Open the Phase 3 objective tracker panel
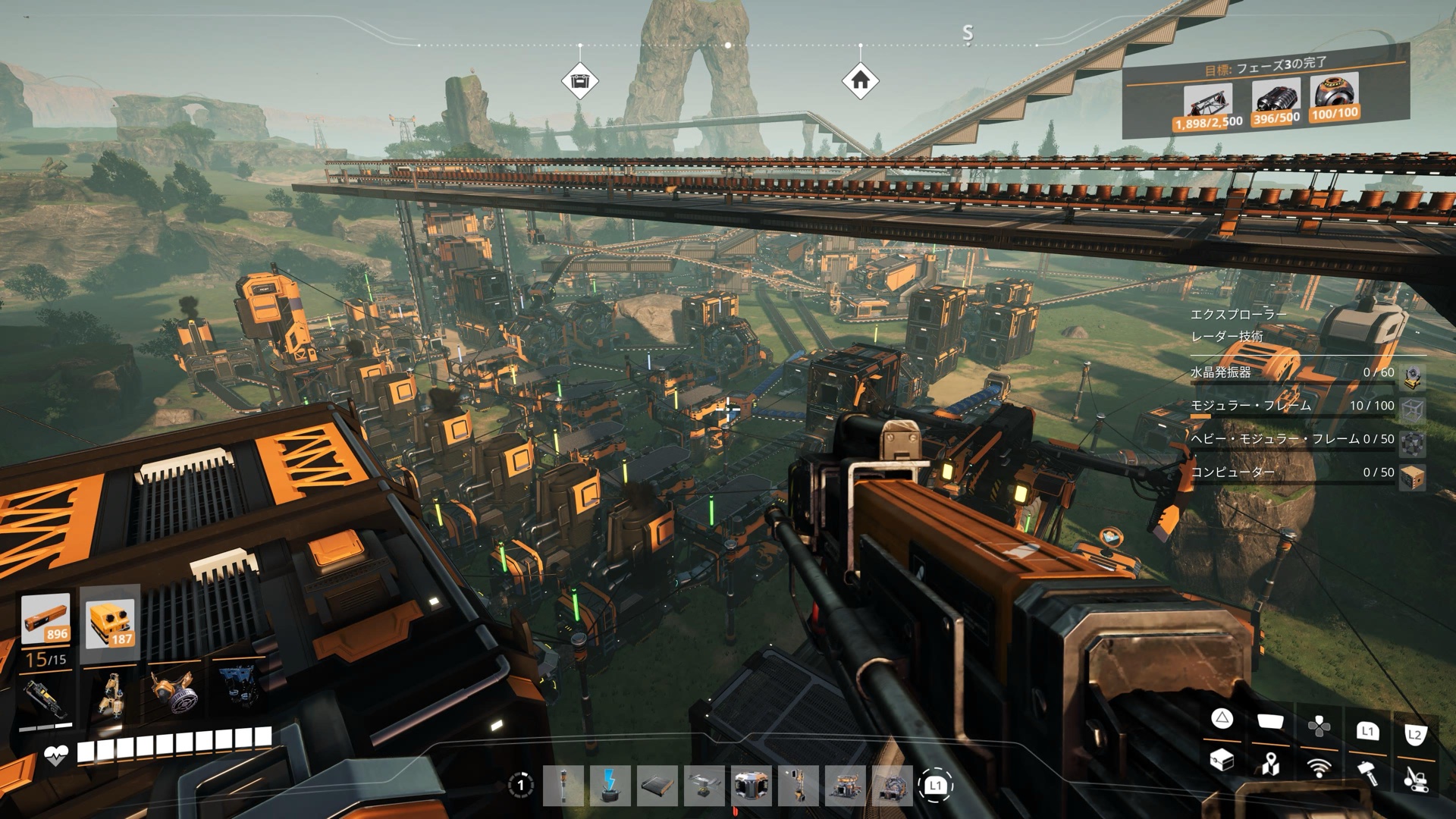 [x=1264, y=93]
